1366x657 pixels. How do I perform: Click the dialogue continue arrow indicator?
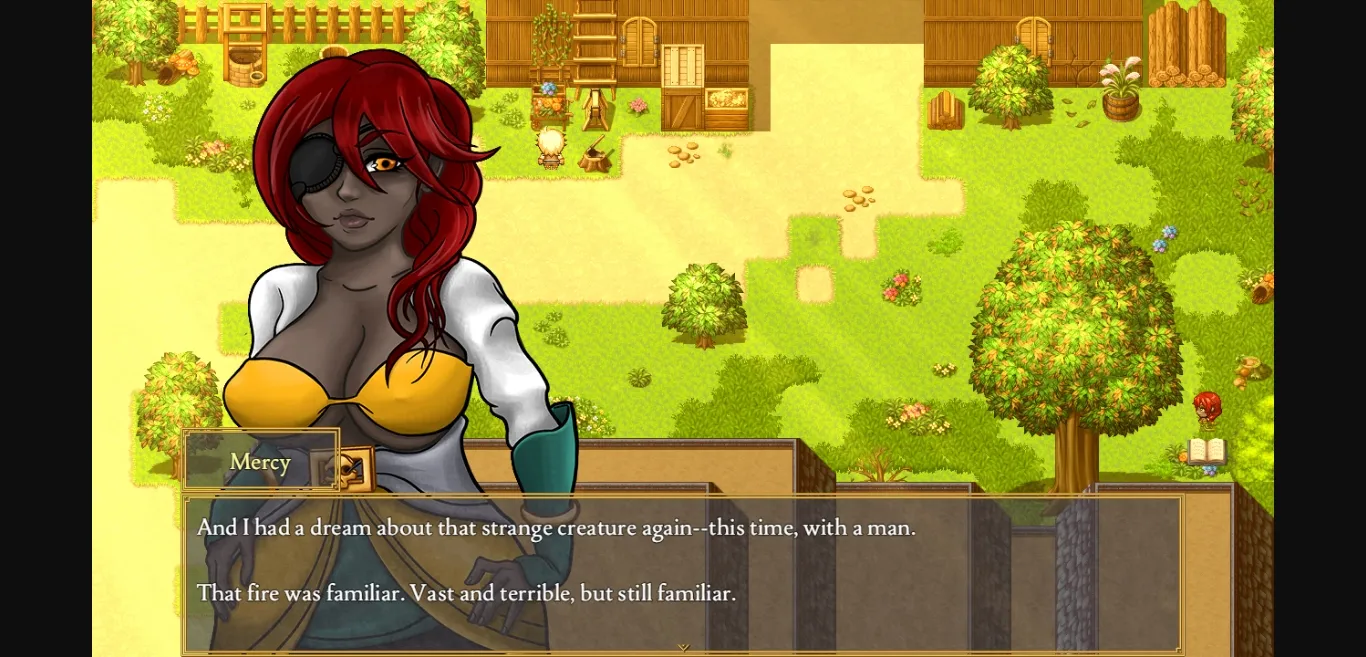(683, 647)
